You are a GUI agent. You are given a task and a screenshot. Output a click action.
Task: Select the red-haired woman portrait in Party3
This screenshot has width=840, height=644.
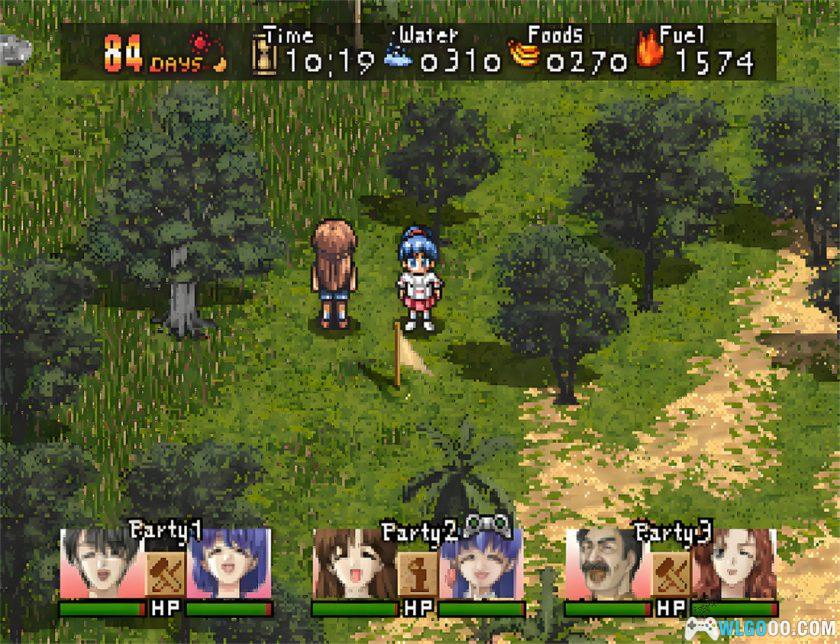[732, 563]
